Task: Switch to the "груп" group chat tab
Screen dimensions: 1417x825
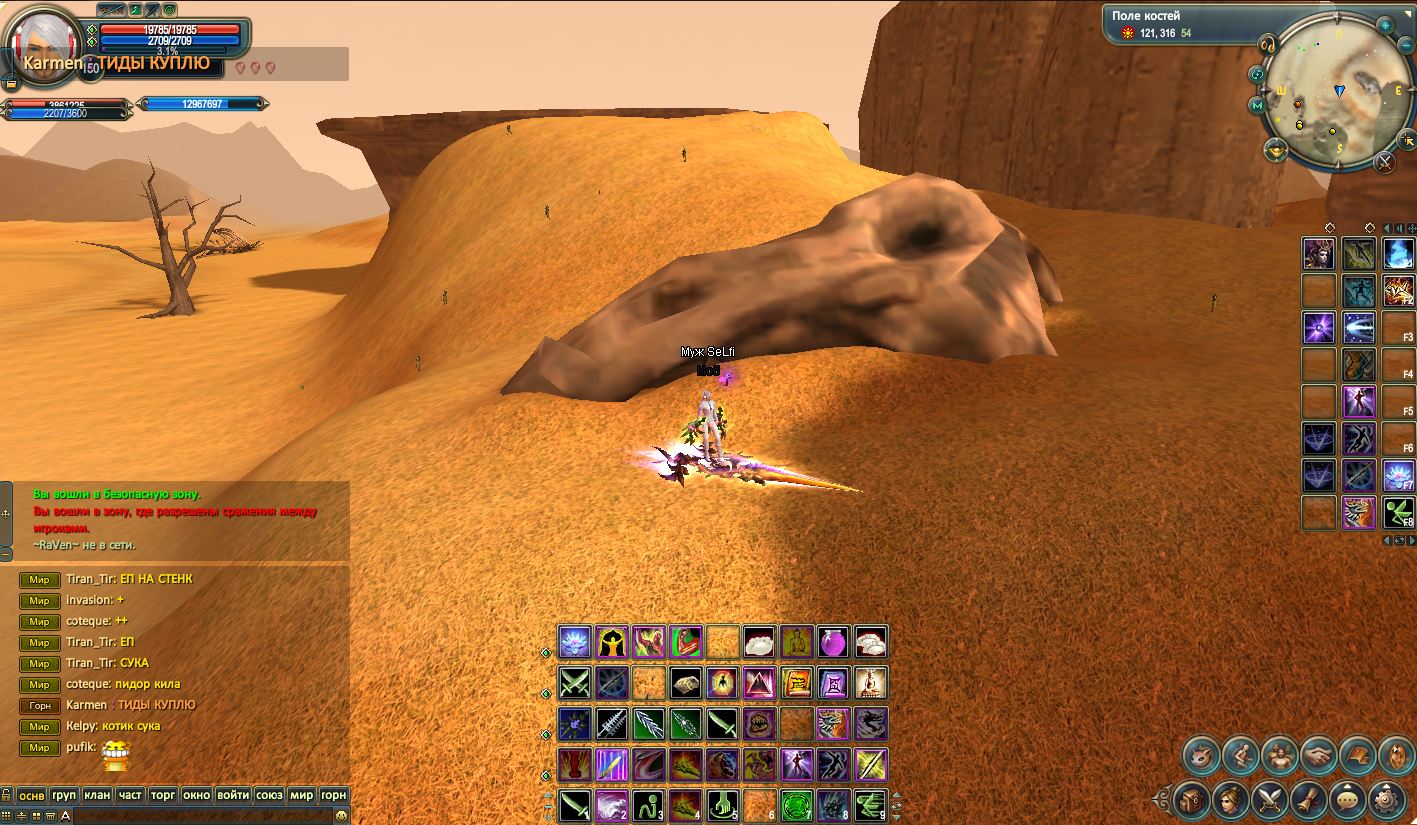Action: click(x=64, y=795)
